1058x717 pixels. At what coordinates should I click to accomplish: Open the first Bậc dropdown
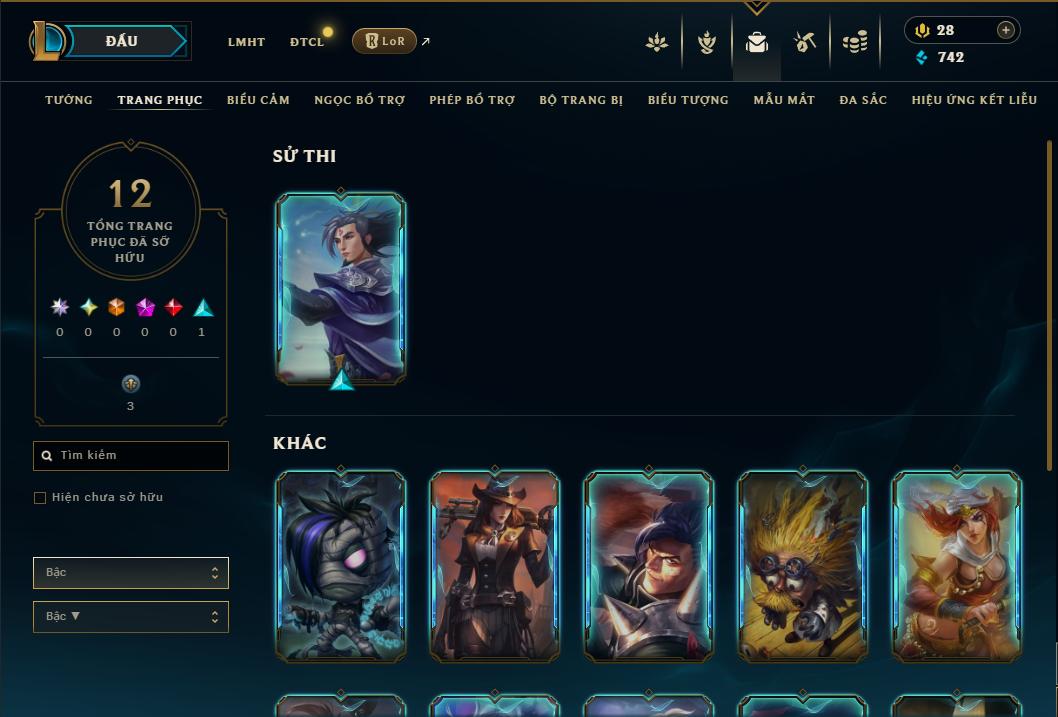coord(131,573)
